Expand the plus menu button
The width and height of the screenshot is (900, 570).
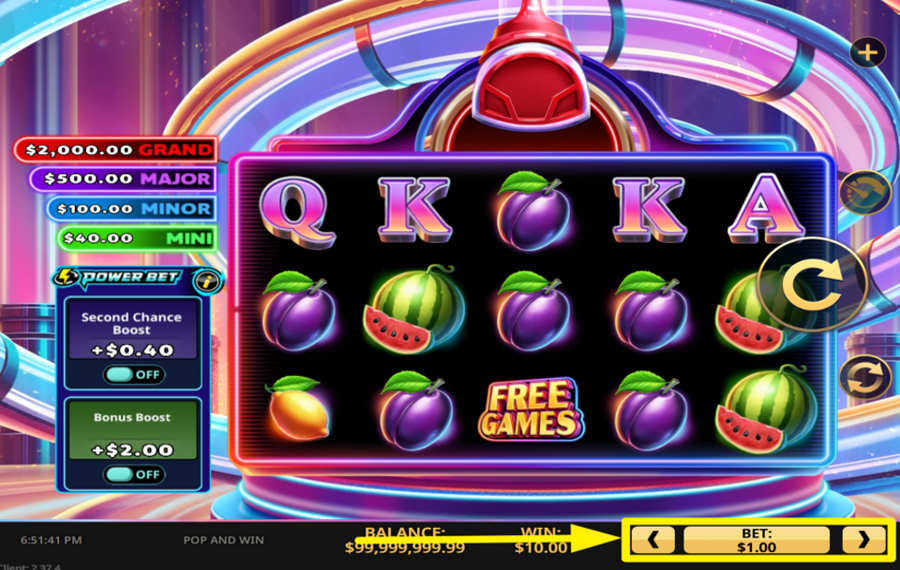pyautogui.click(x=867, y=52)
